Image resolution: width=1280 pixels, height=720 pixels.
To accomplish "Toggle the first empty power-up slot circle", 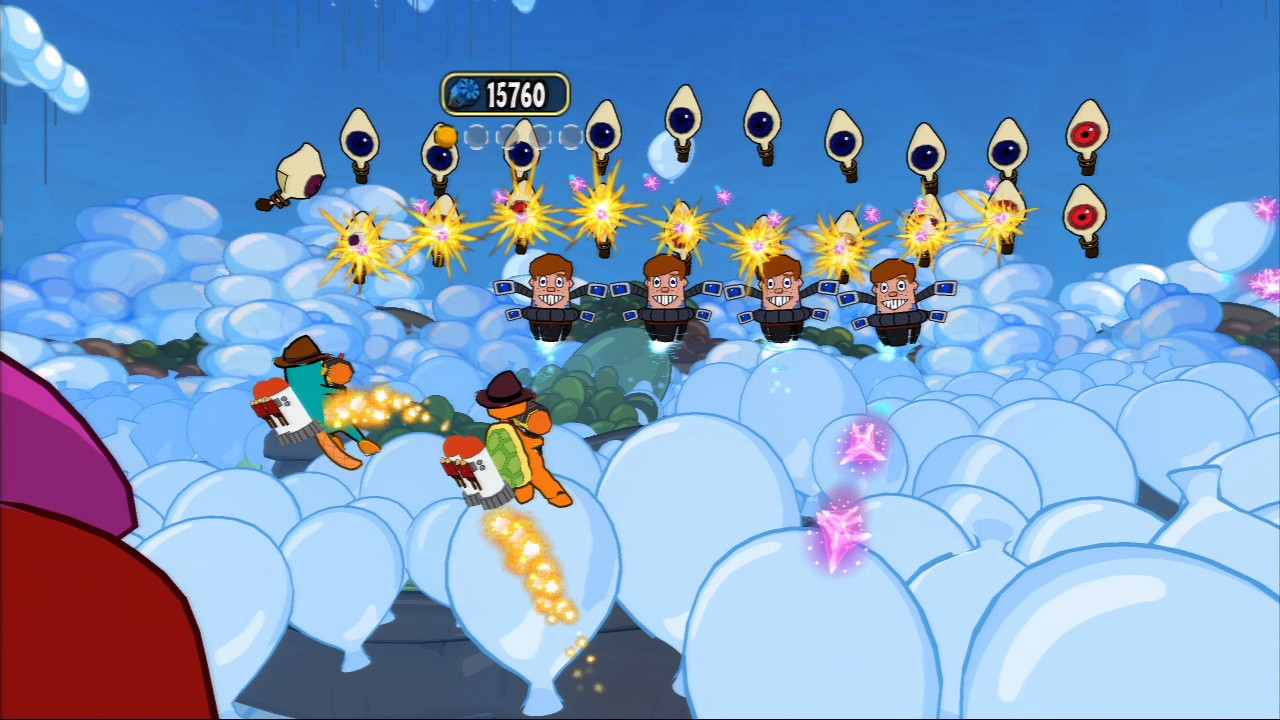I will (476, 137).
